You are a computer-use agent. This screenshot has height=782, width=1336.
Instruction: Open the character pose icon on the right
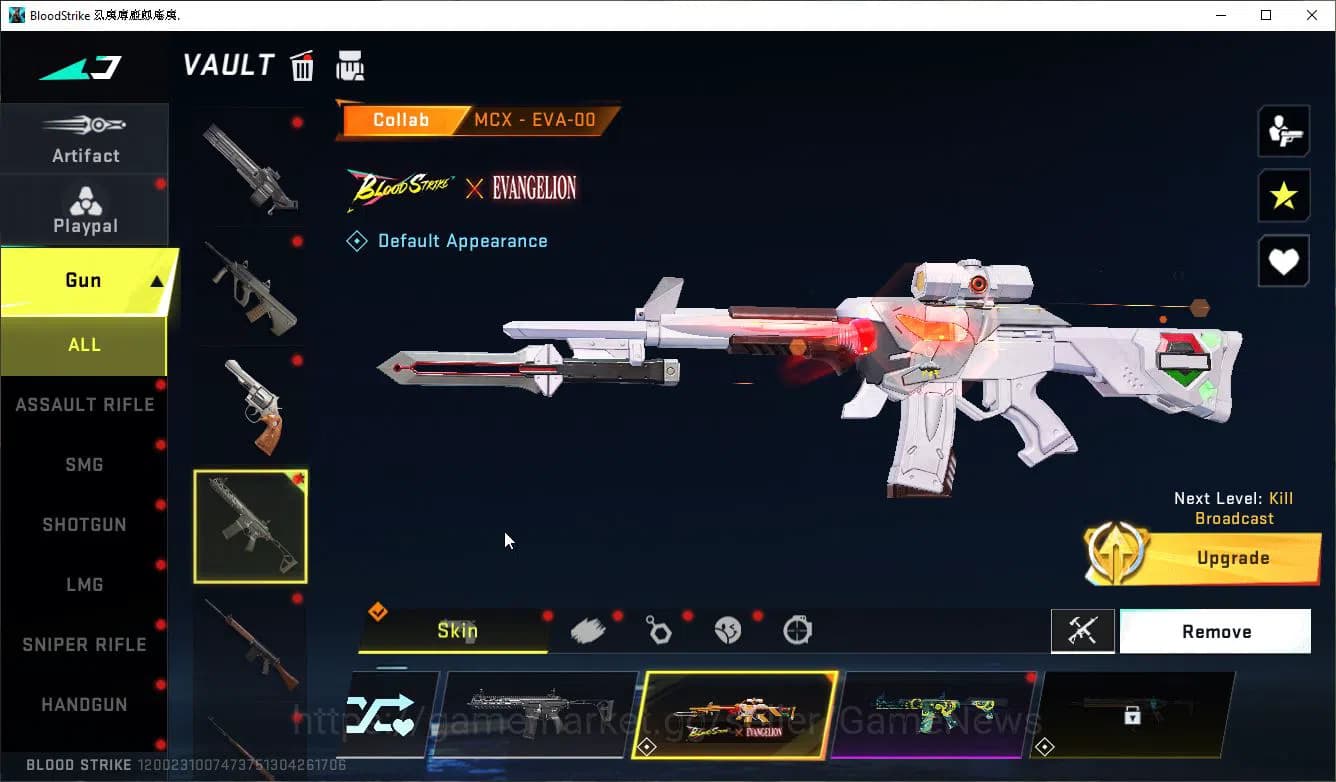(1283, 130)
